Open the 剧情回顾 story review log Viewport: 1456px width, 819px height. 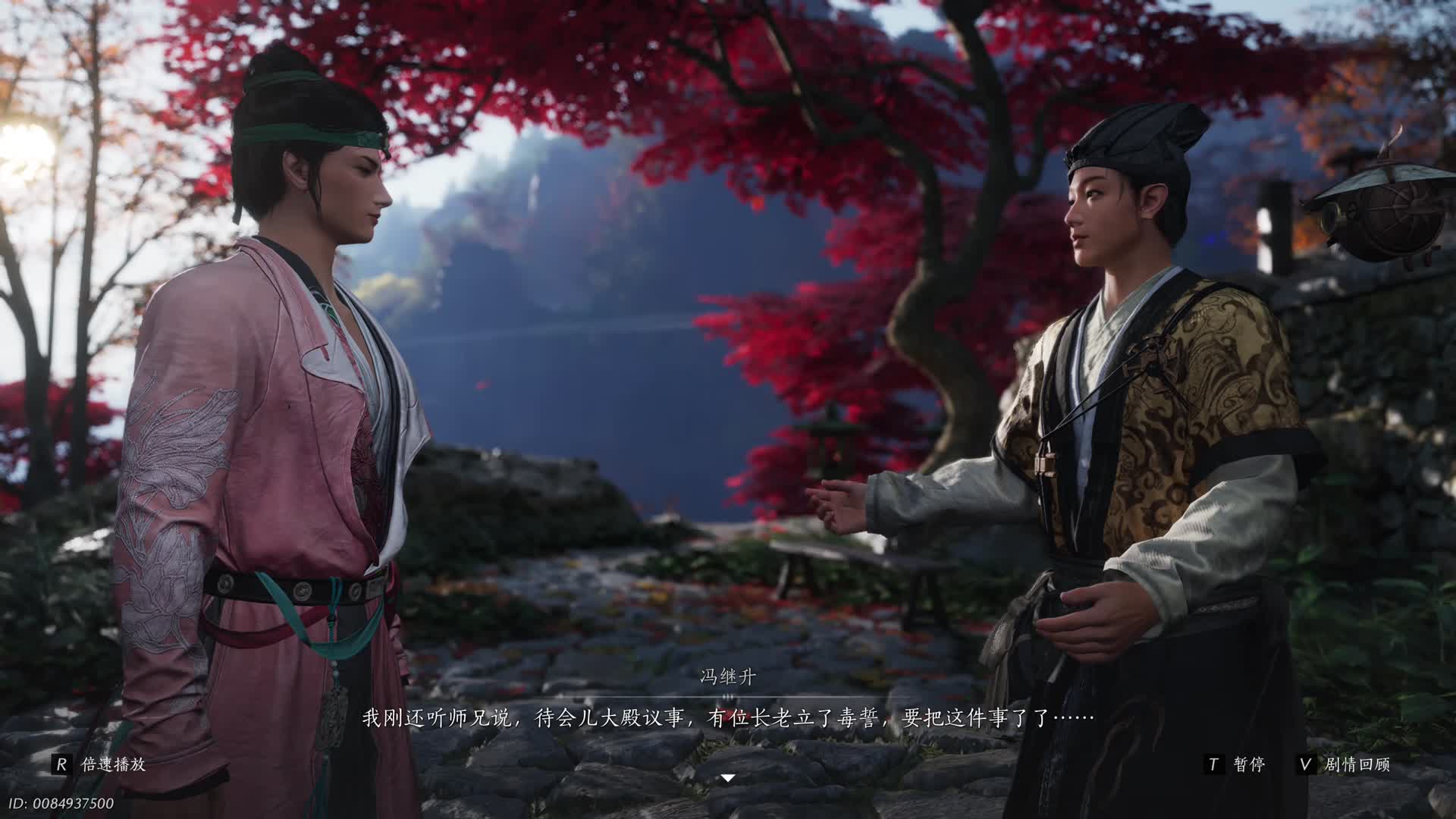pos(1345,764)
